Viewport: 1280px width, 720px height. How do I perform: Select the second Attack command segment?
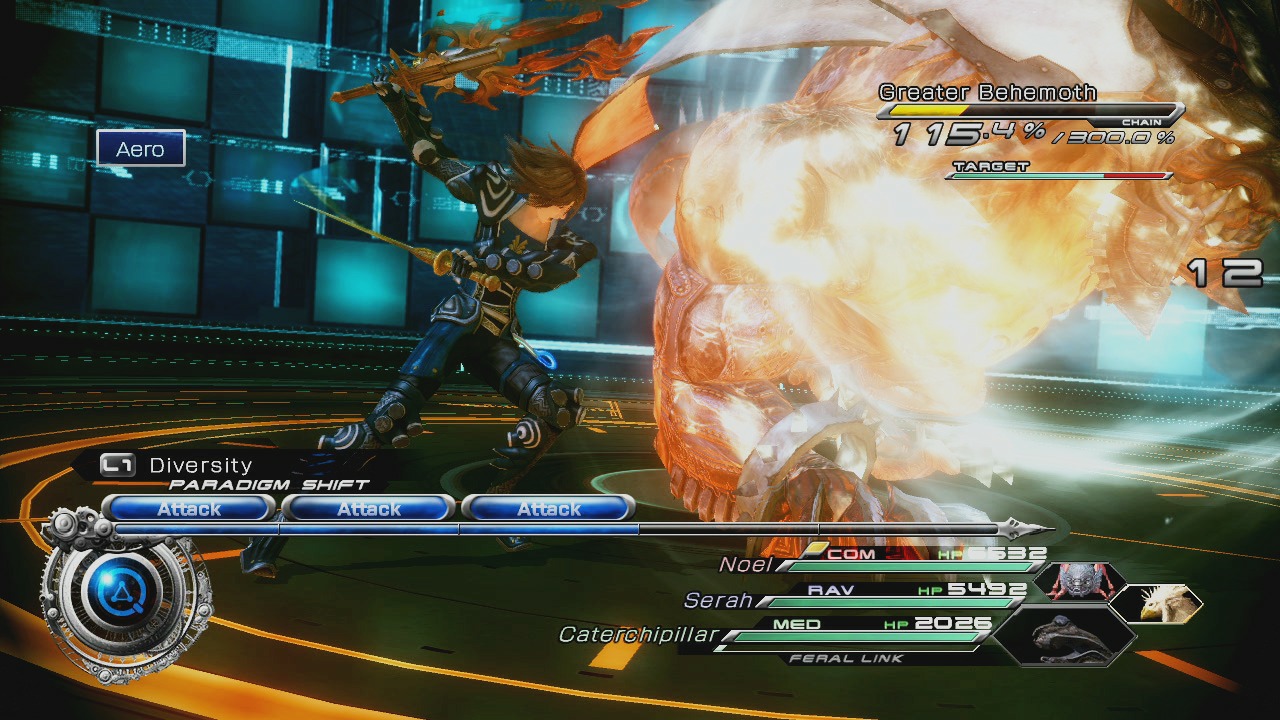(x=369, y=509)
